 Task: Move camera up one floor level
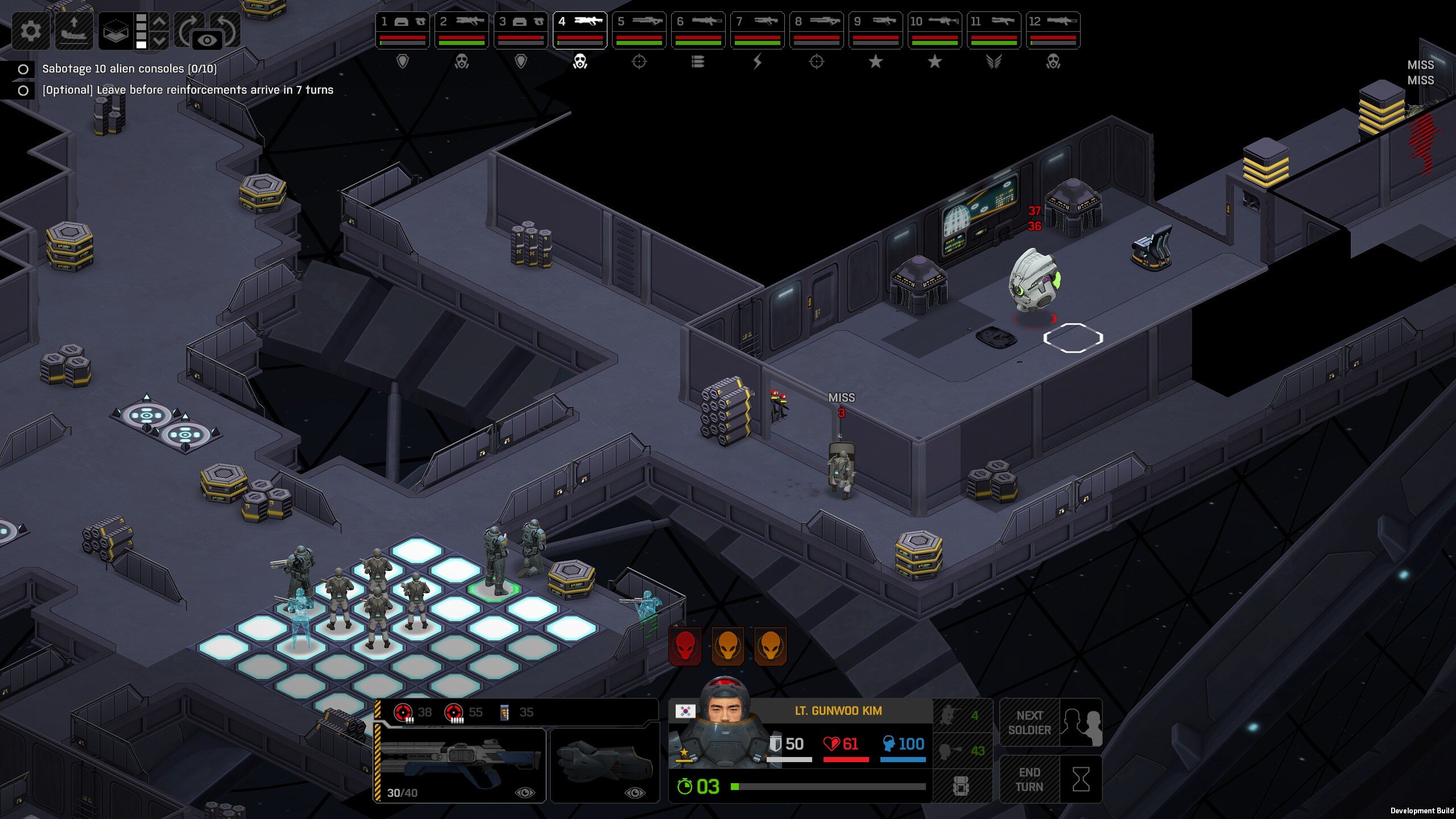pos(160,22)
